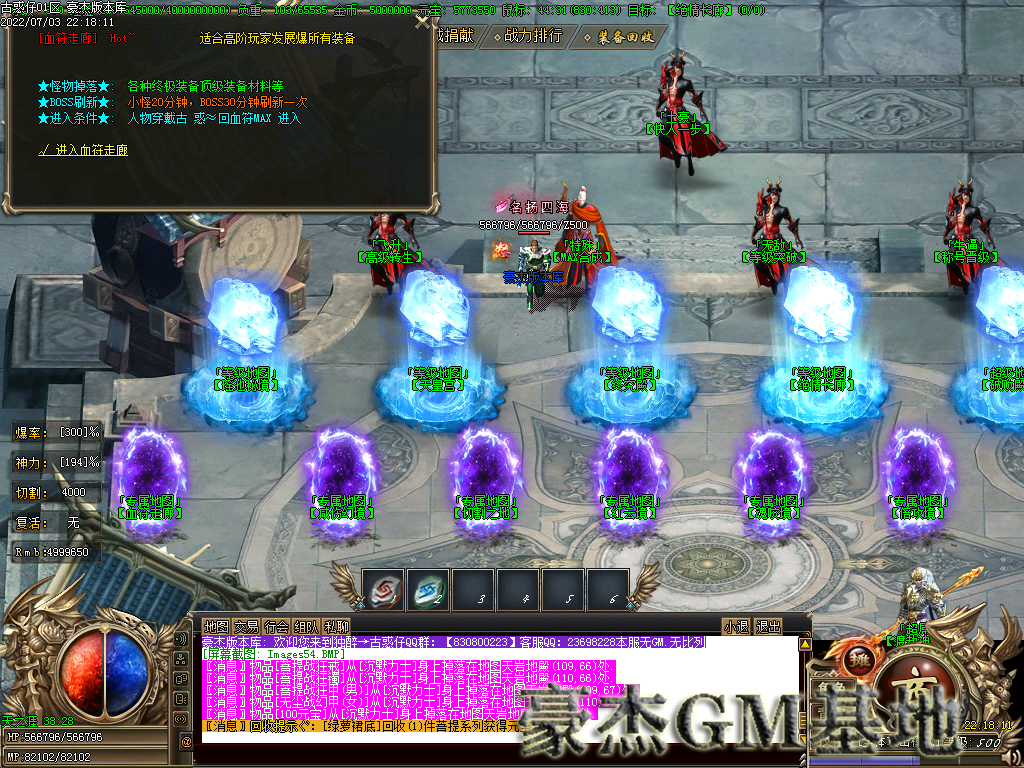Image resolution: width=1024 pixels, height=768 pixels.
Task: Switch to the 组队 team chat tab
Action: click(307, 627)
